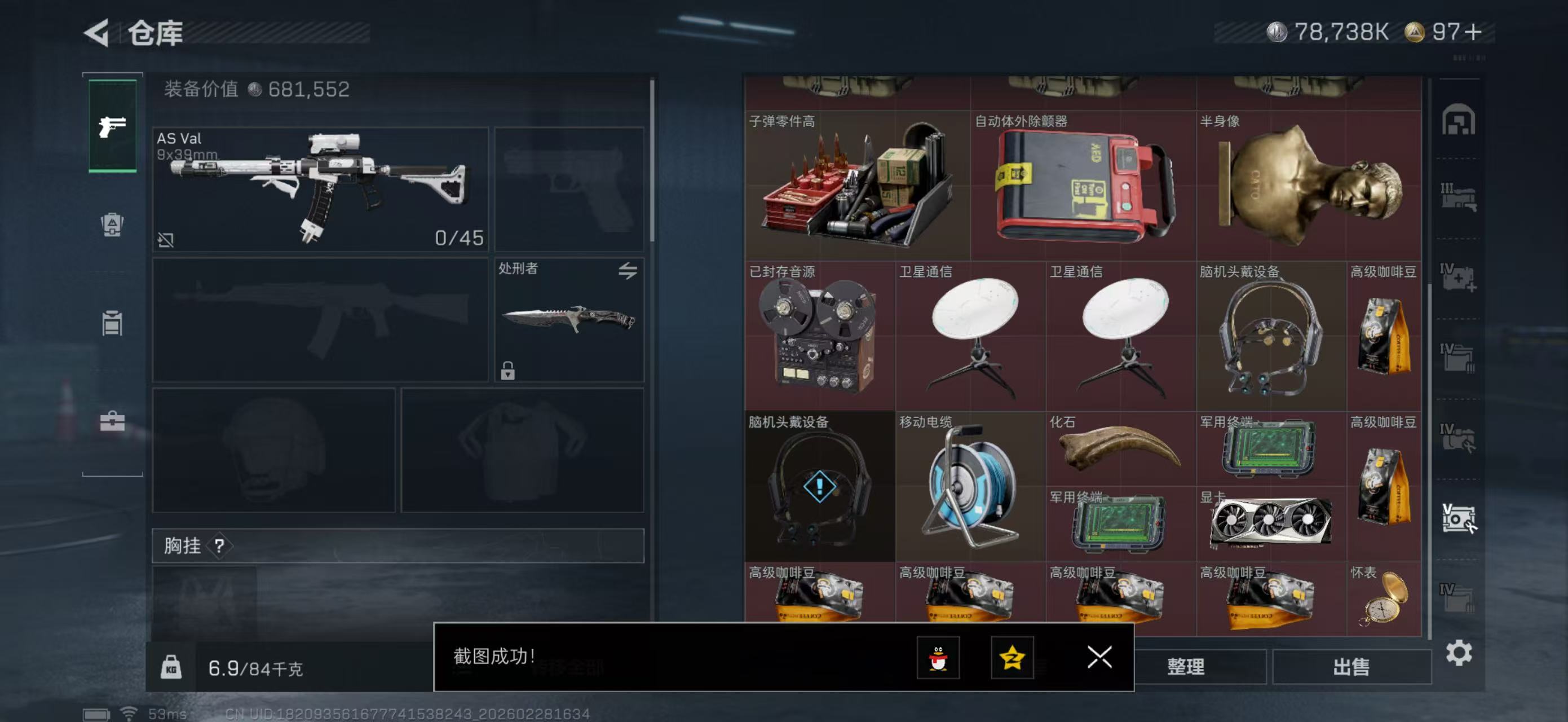Close the 截图成功 screenshot notification
This screenshot has width=1568, height=722.
[x=1099, y=657]
